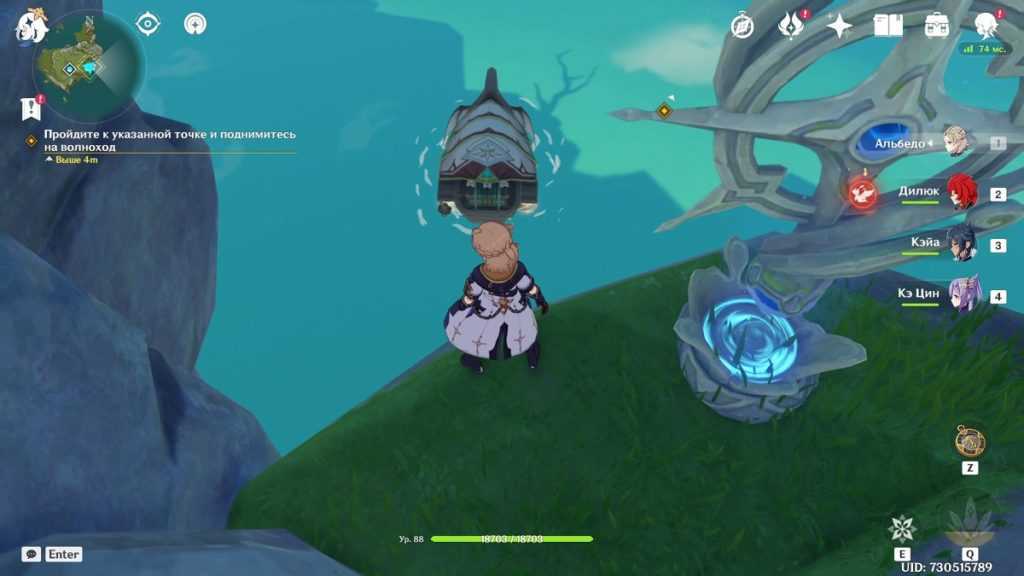Open the chat box
Image resolution: width=1024 pixels, height=576 pixels.
[x=32, y=554]
